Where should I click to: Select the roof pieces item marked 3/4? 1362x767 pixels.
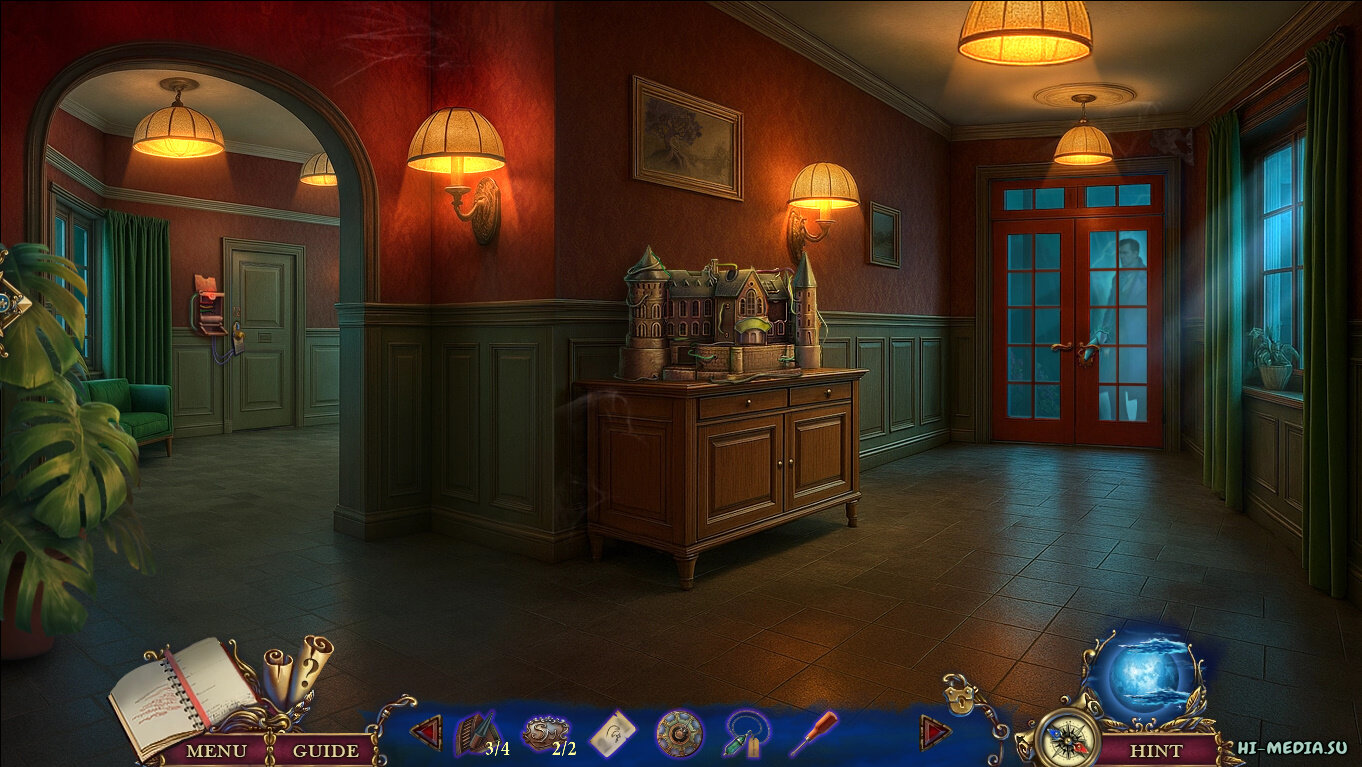tap(479, 735)
